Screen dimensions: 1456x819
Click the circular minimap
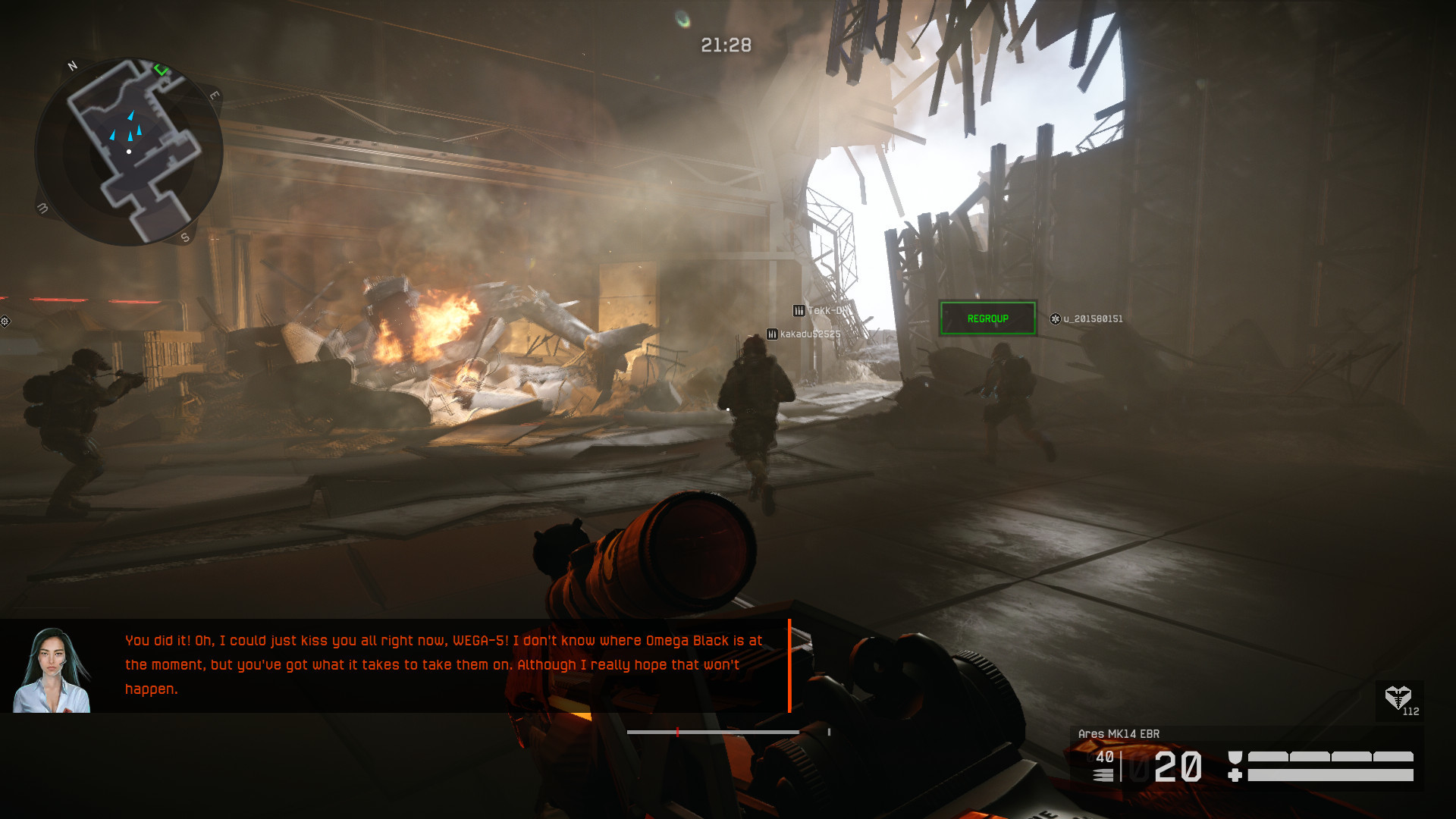129,152
